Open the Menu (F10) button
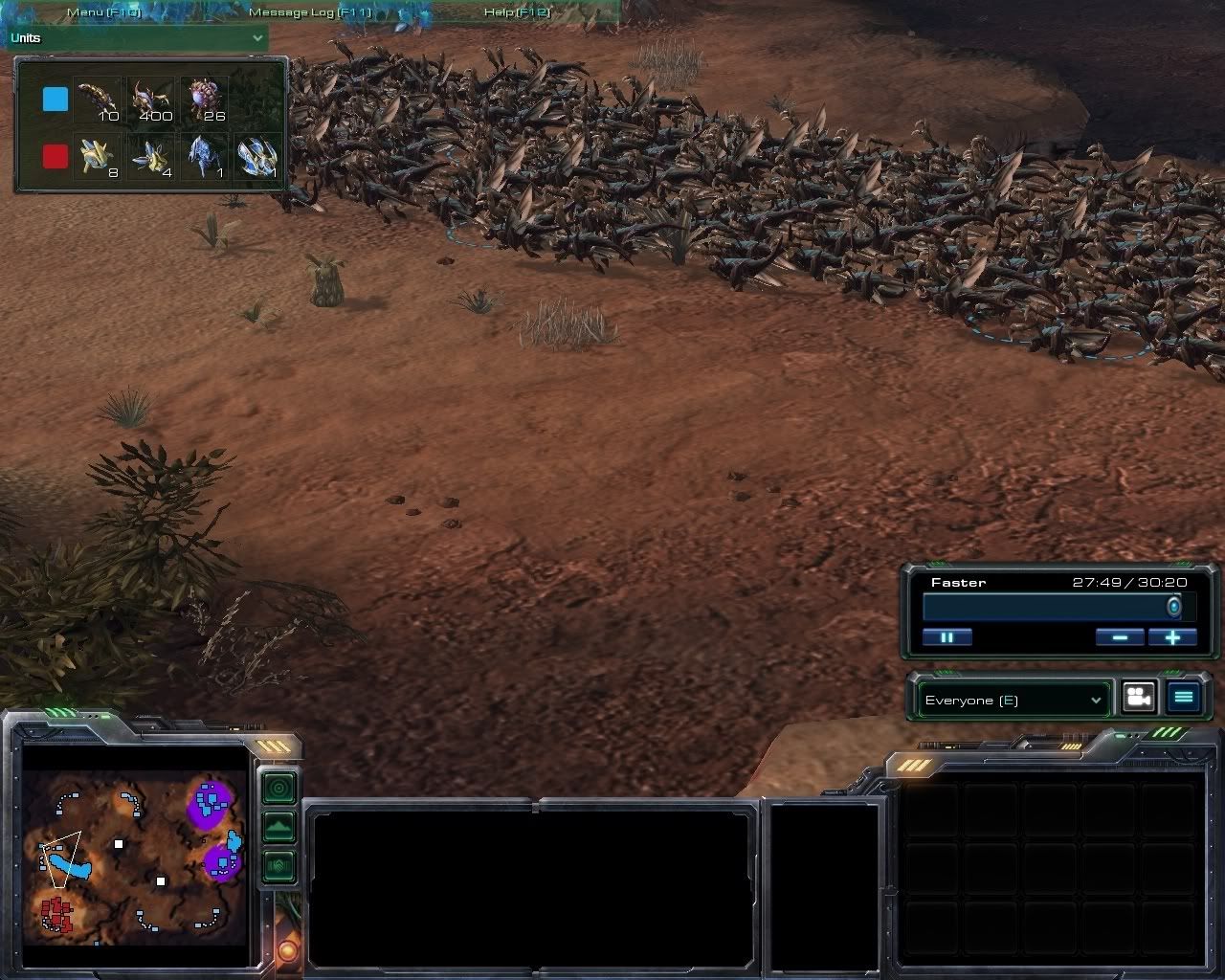Image resolution: width=1225 pixels, height=980 pixels. pos(103,12)
